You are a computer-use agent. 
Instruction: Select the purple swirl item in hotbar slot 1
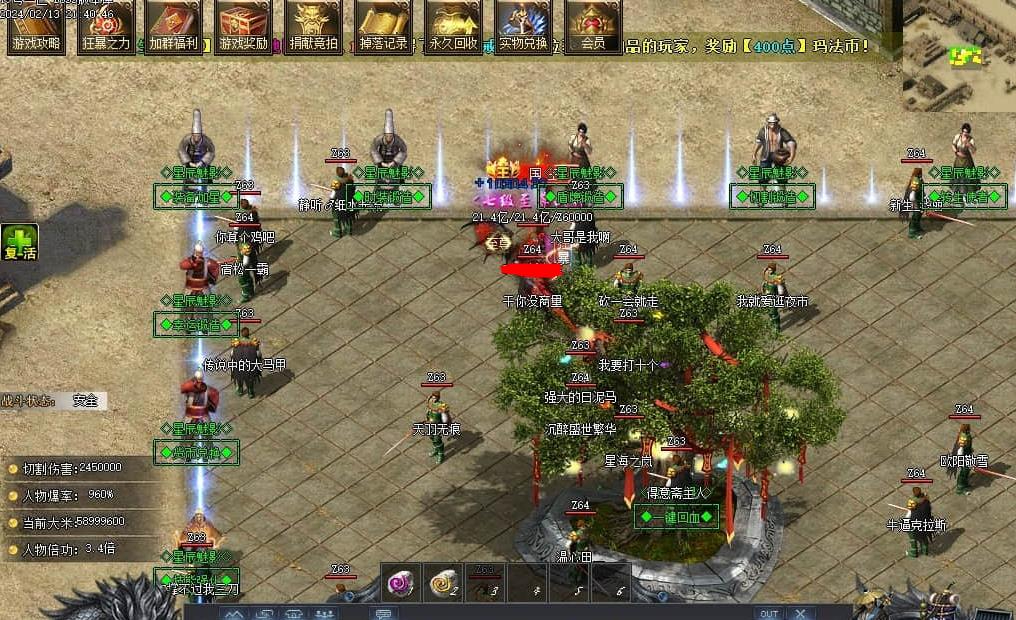pyautogui.click(x=402, y=583)
